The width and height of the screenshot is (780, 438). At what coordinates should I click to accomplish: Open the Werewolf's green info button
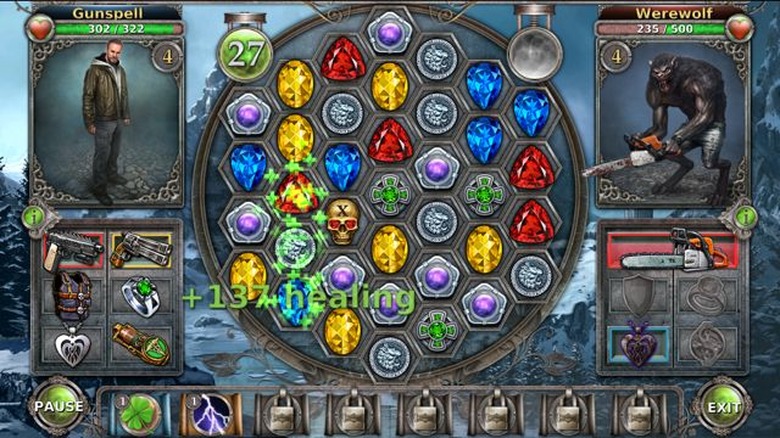[x=745, y=216]
